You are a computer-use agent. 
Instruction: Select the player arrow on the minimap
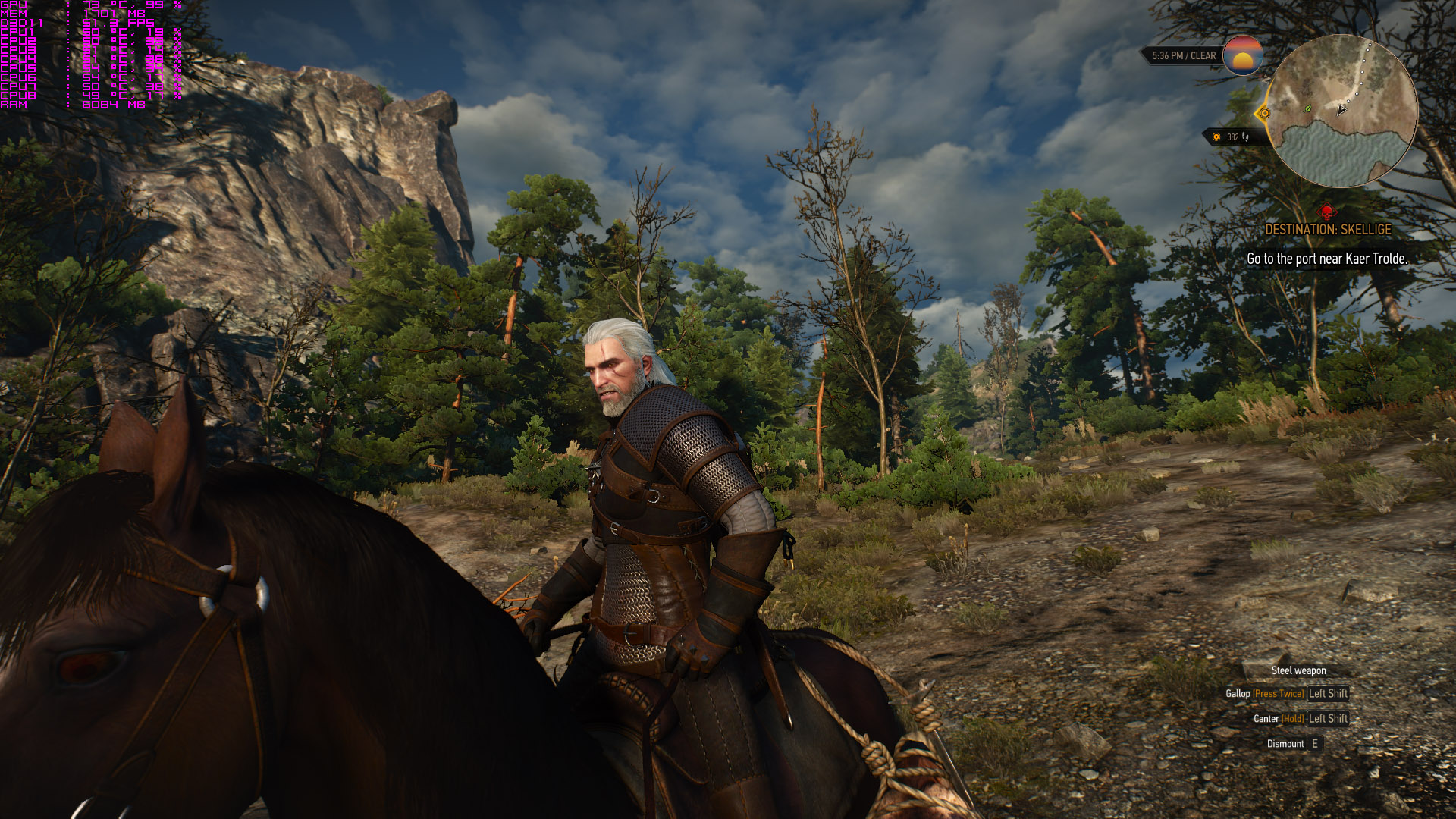pos(1341,110)
